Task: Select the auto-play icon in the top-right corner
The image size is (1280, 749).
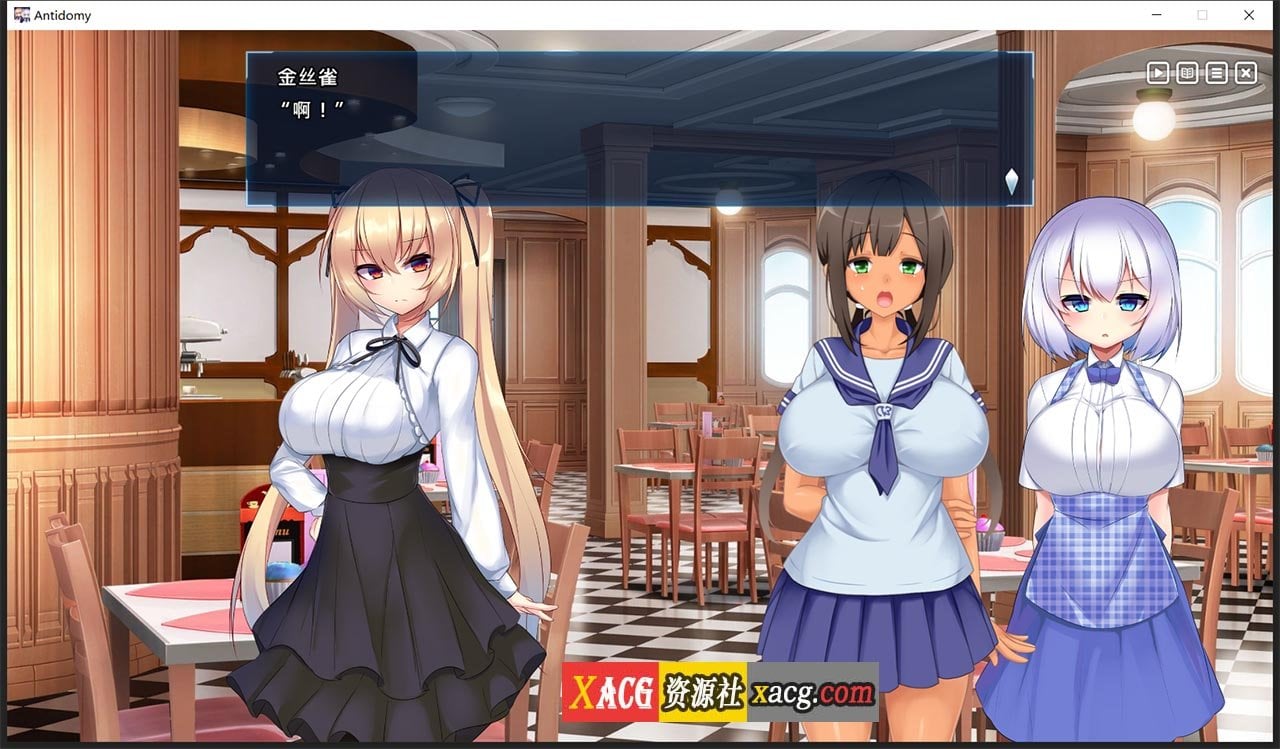Action: (x=1157, y=73)
